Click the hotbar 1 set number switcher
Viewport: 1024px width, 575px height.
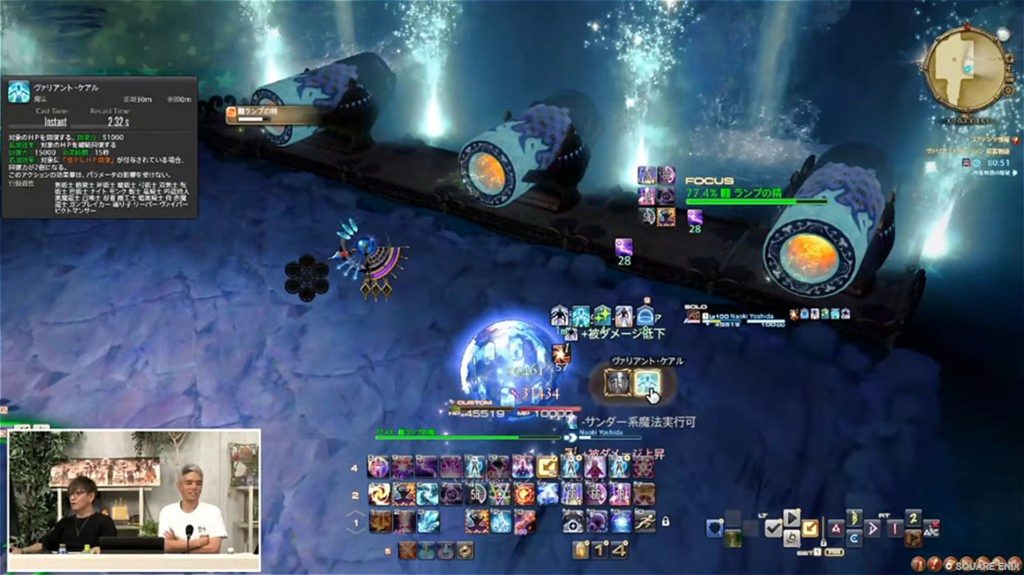[355, 521]
